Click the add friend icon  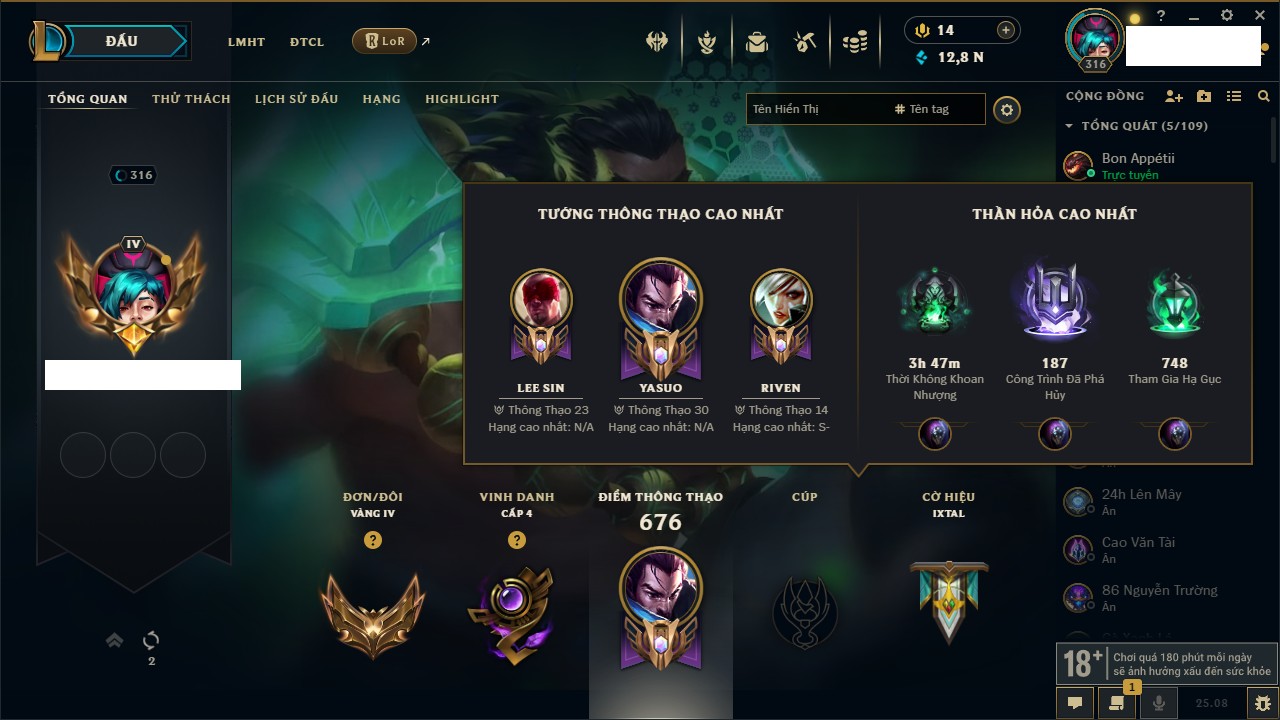1174,96
